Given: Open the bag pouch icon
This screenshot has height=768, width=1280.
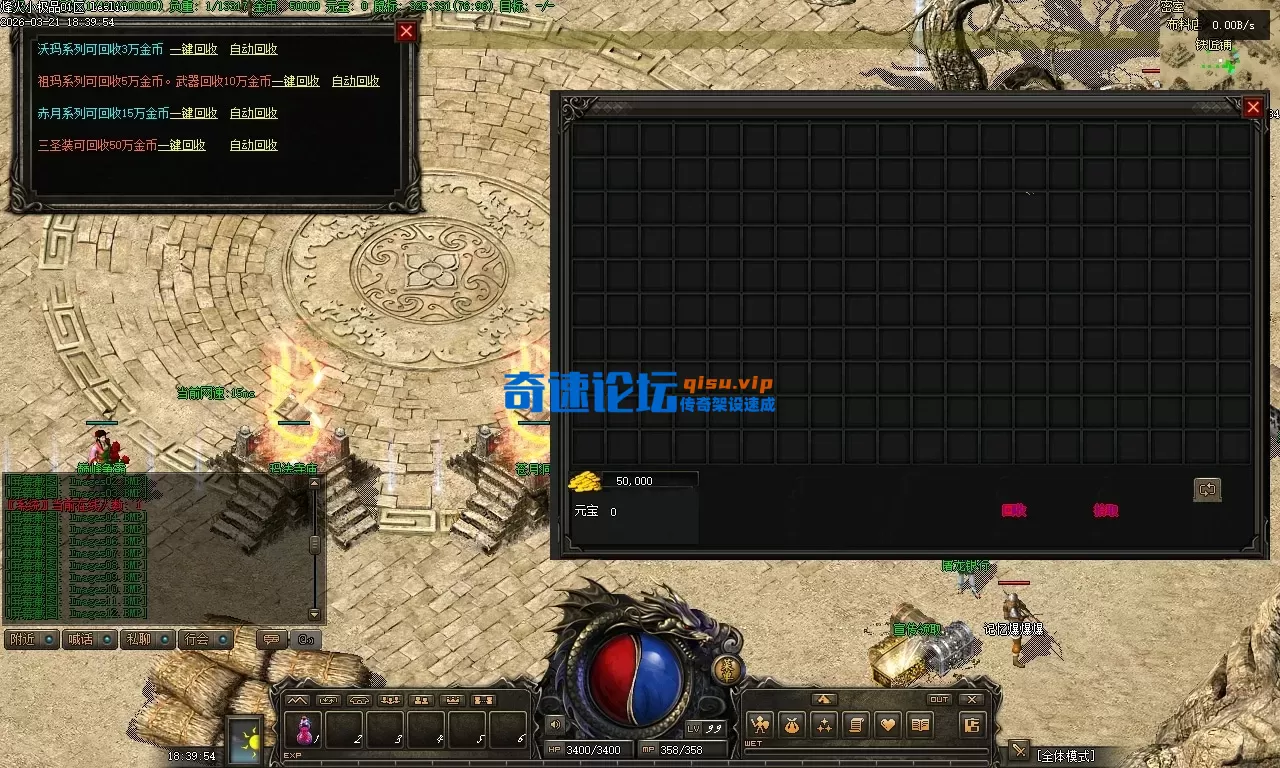Looking at the screenshot, I should click(x=792, y=725).
